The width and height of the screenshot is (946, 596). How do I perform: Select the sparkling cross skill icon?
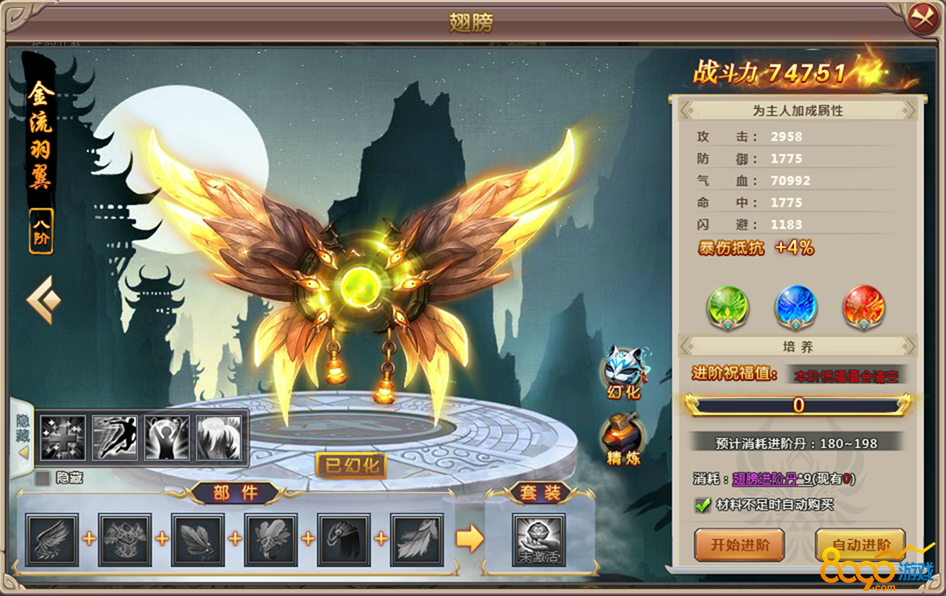pyautogui.click(x=63, y=437)
